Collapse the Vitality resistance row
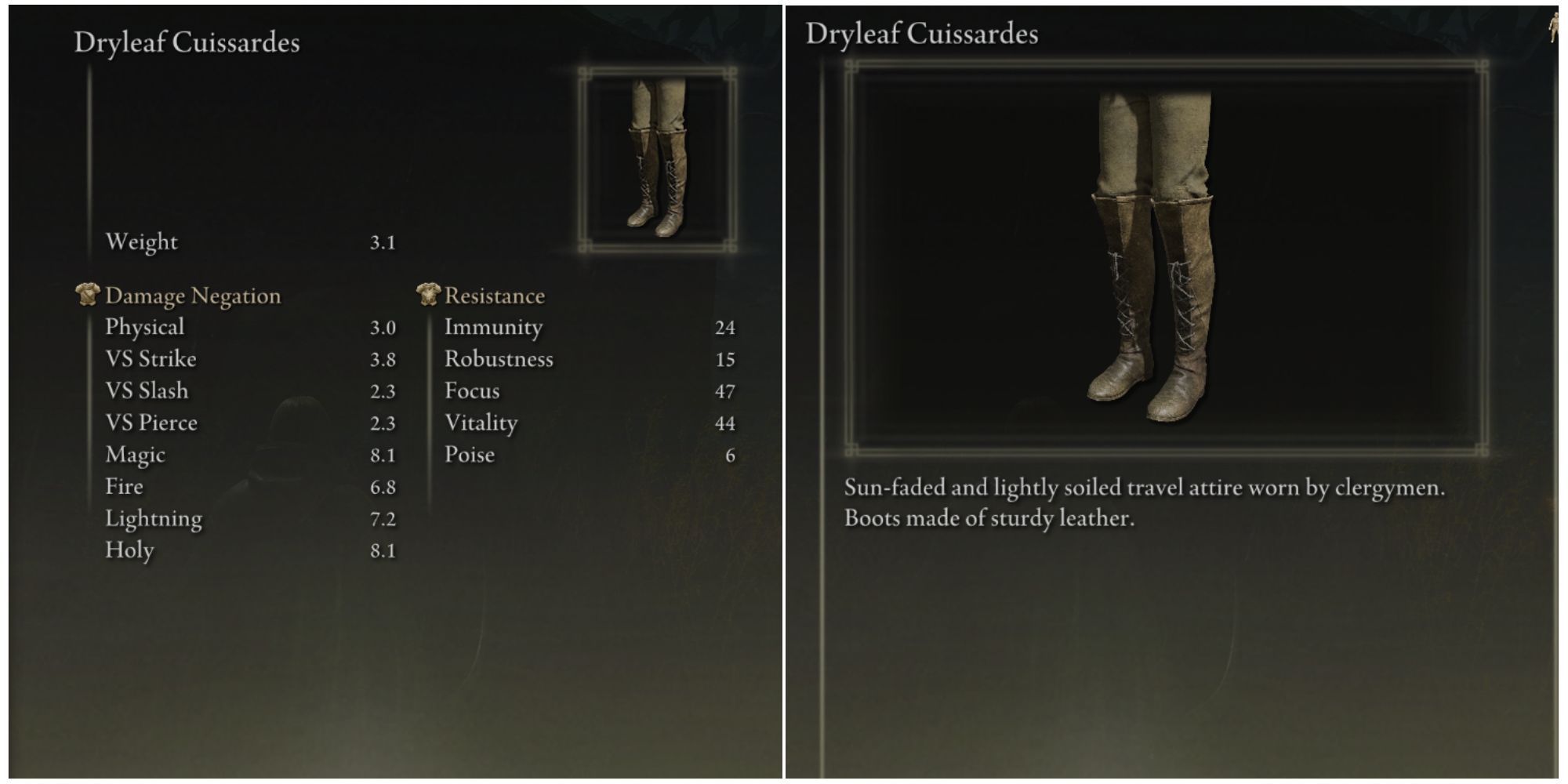 point(484,423)
